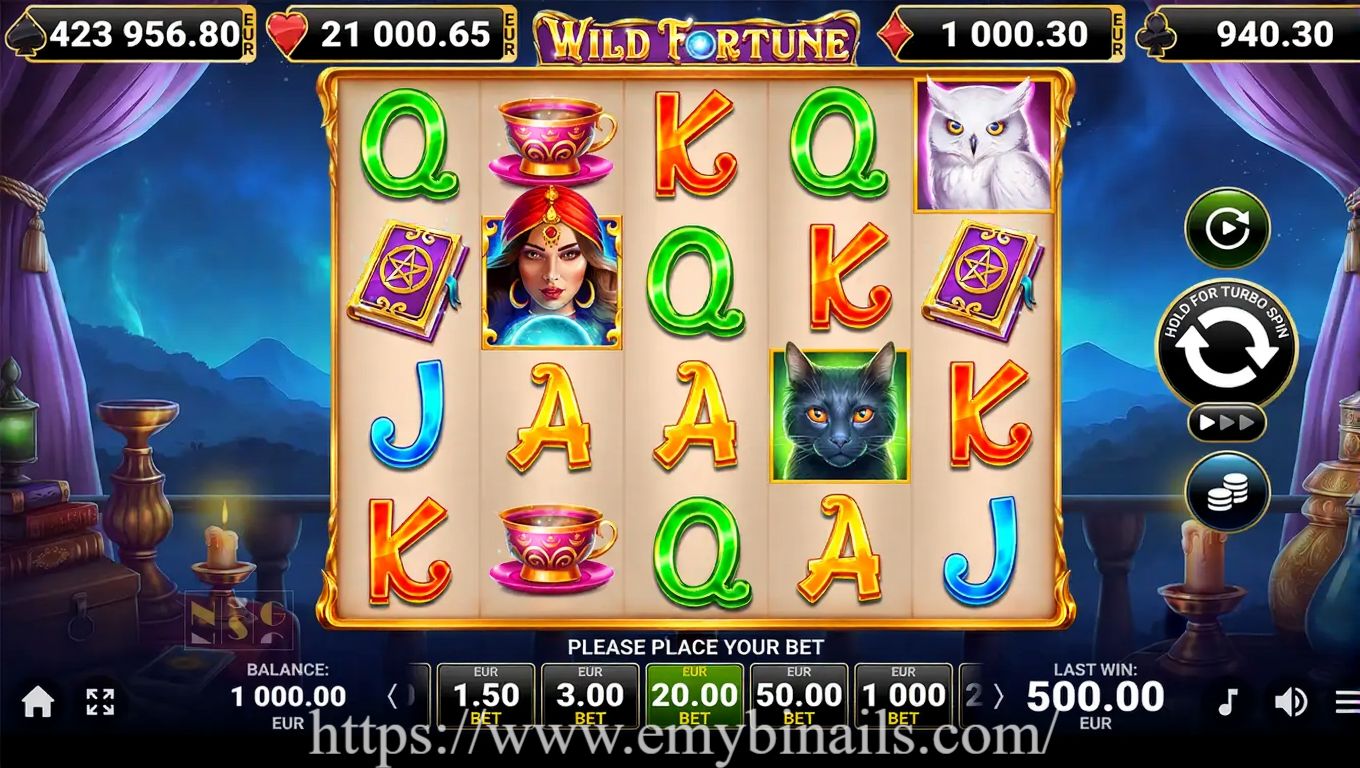Screen dimensions: 1360x768
Task: Mute sound with the speaker icon
Action: (x=1290, y=702)
